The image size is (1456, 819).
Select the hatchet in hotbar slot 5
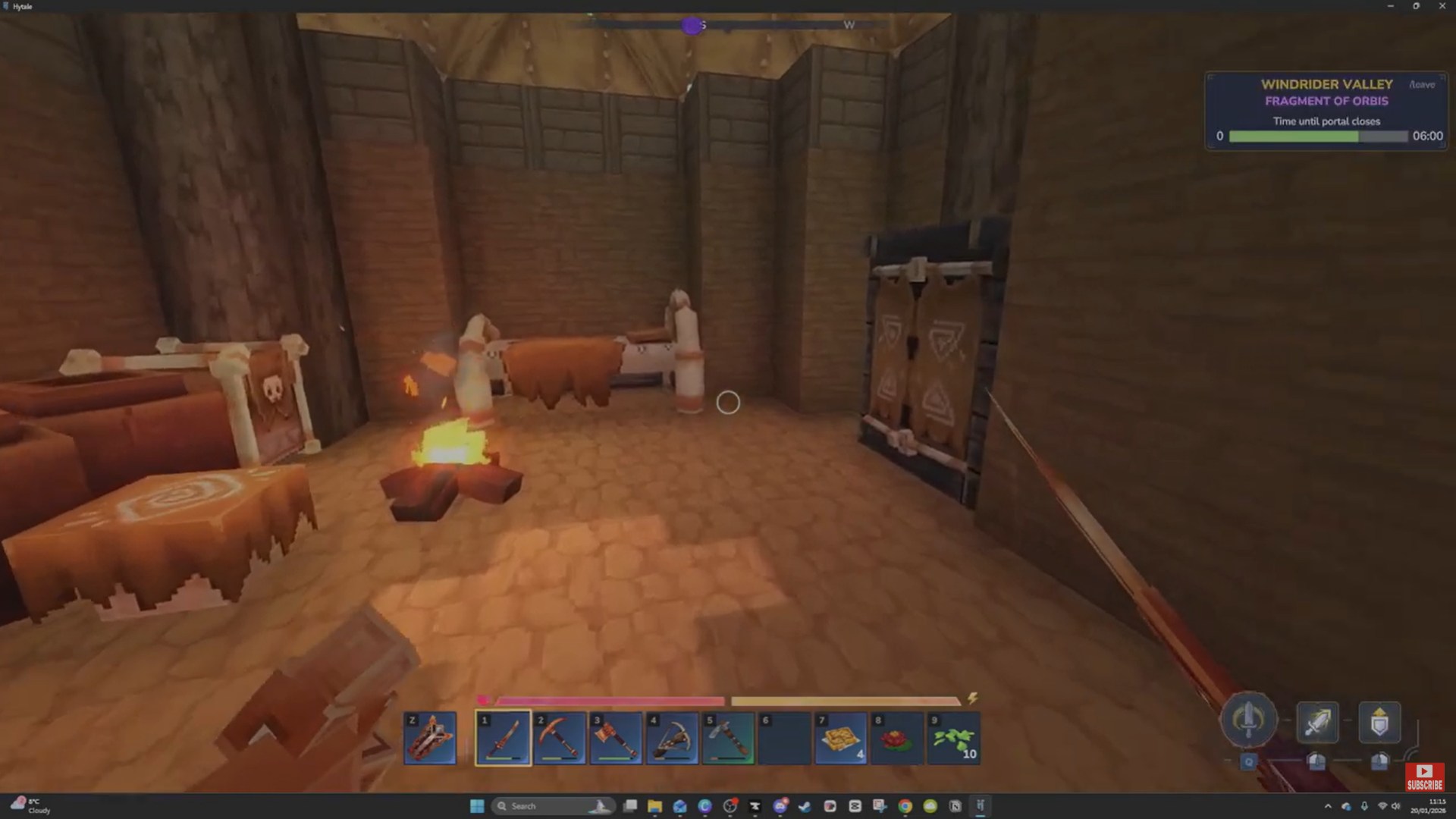click(728, 737)
